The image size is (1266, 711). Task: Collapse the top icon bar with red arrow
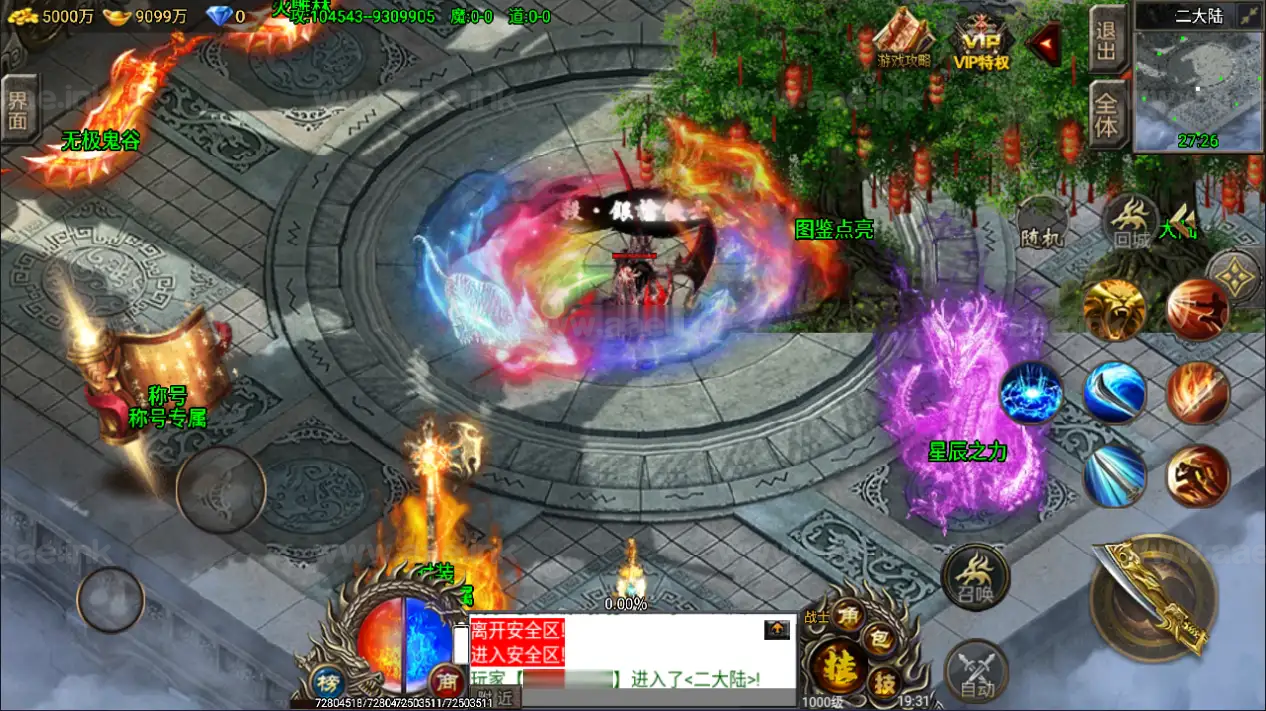coord(1045,43)
